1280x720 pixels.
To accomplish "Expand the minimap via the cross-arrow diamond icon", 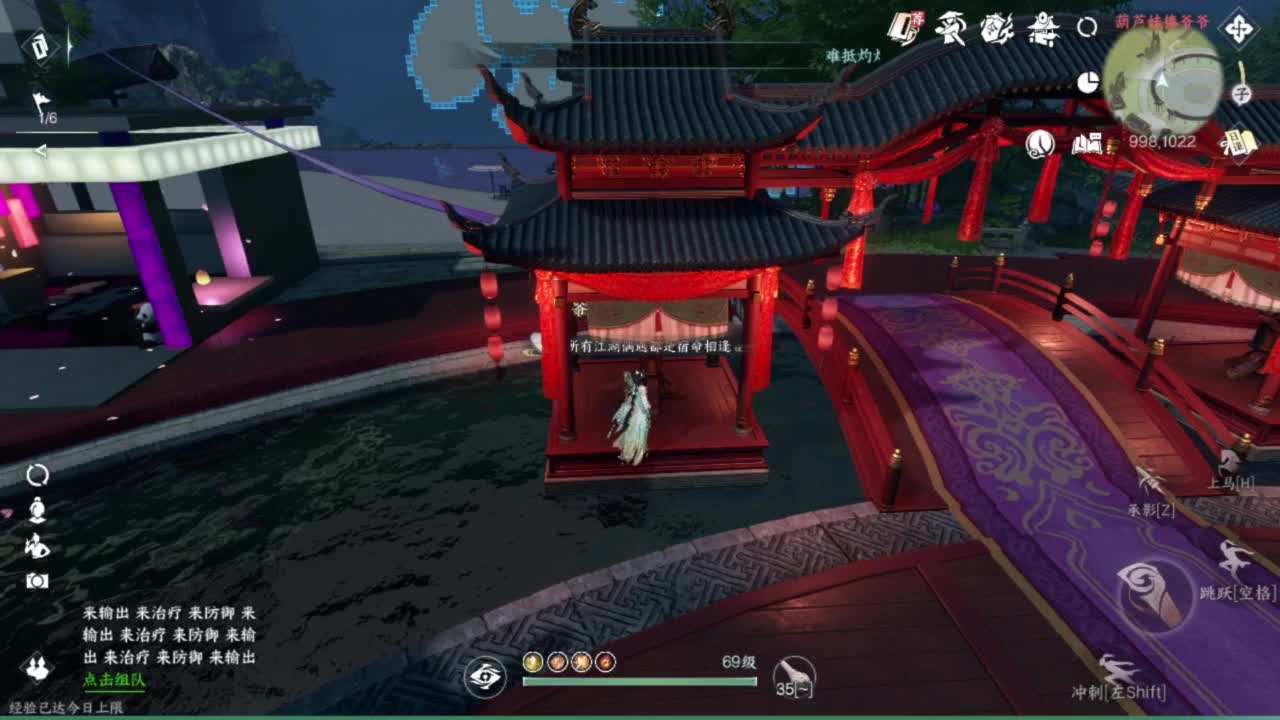I will point(1240,30).
